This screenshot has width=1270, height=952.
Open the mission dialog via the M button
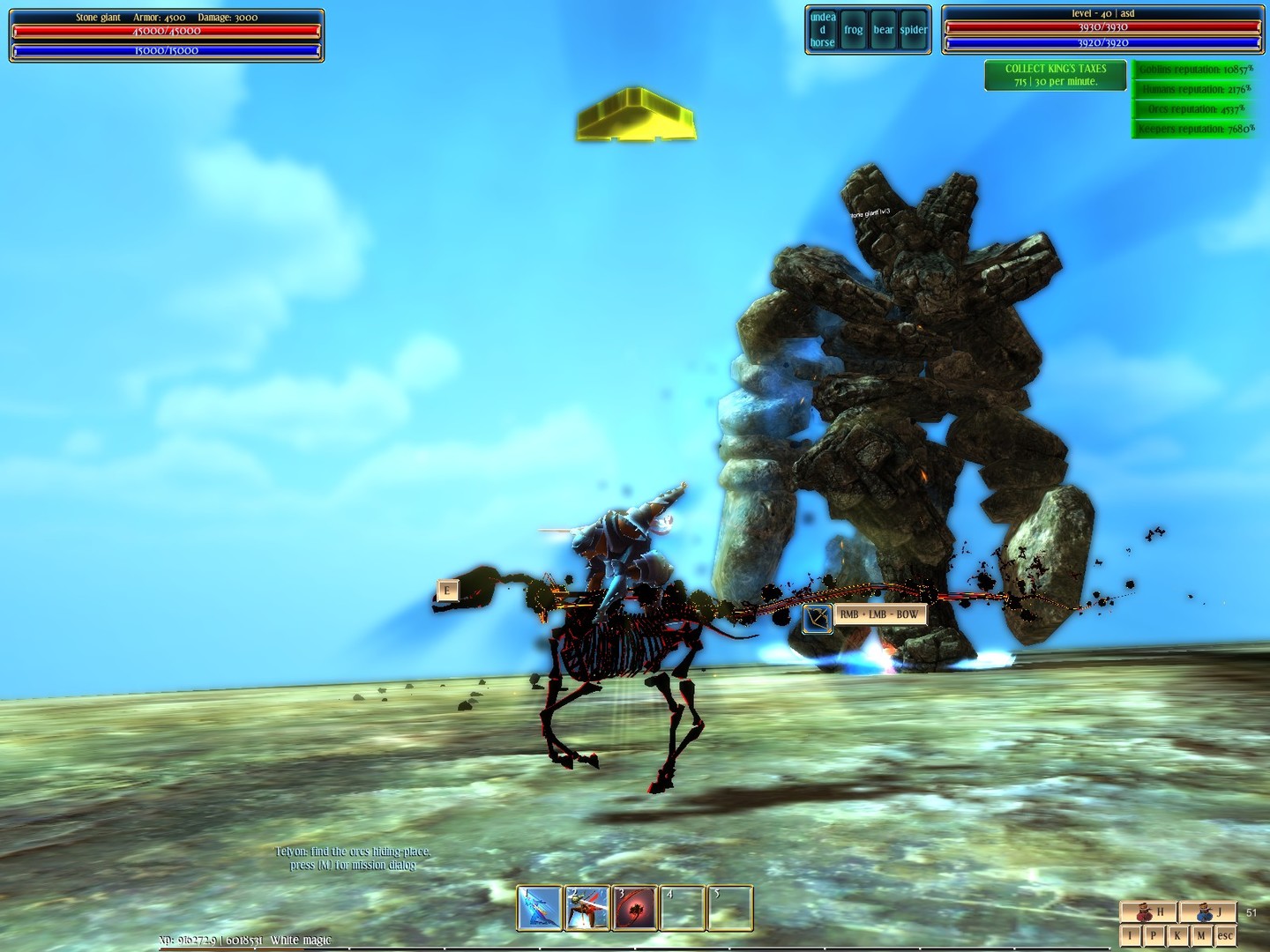(1199, 934)
